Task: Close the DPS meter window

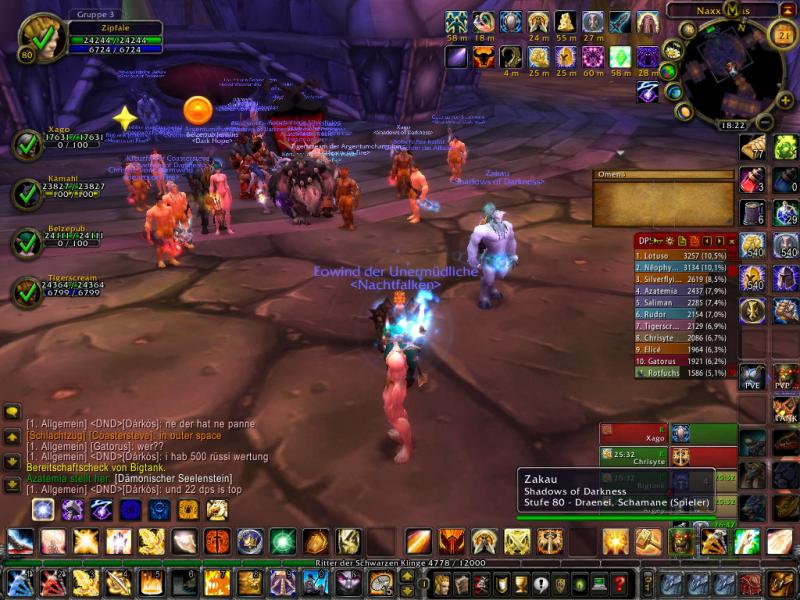Action: (731, 241)
